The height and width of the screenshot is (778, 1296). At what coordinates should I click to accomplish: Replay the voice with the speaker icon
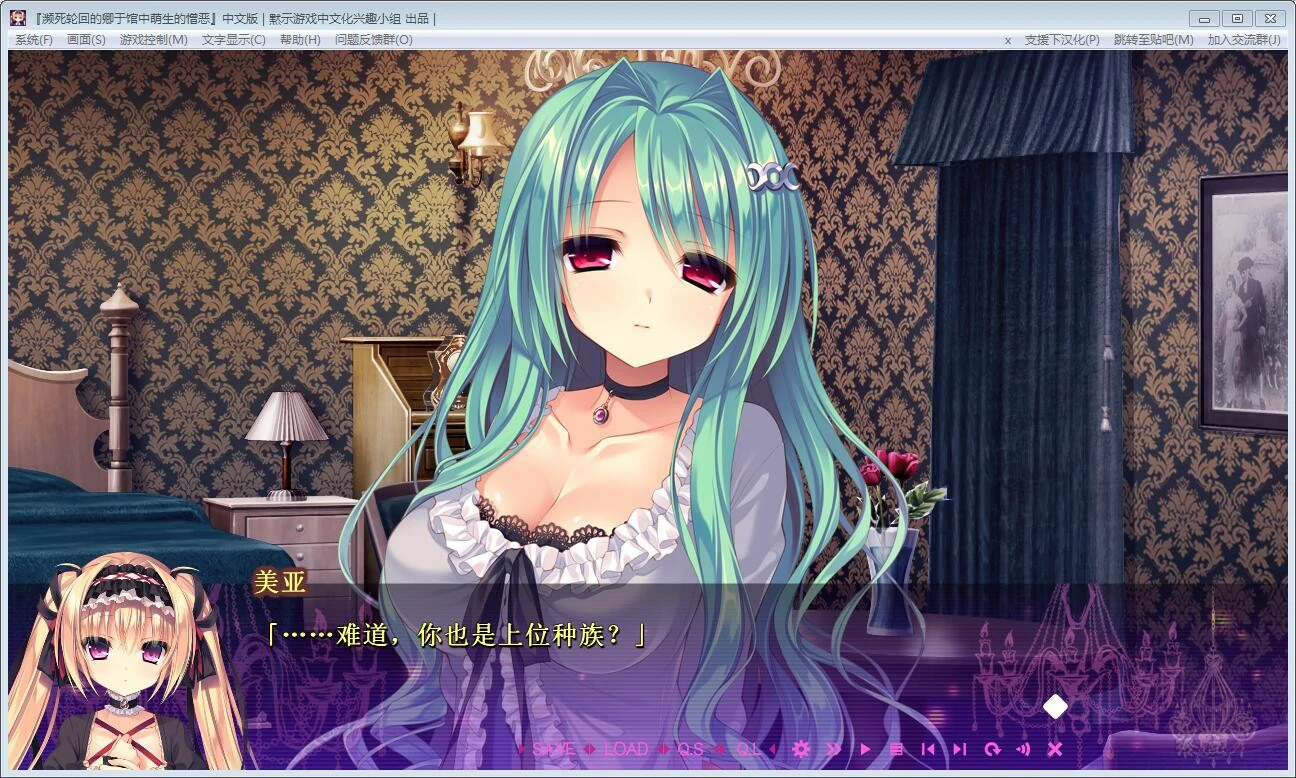click(x=1023, y=749)
